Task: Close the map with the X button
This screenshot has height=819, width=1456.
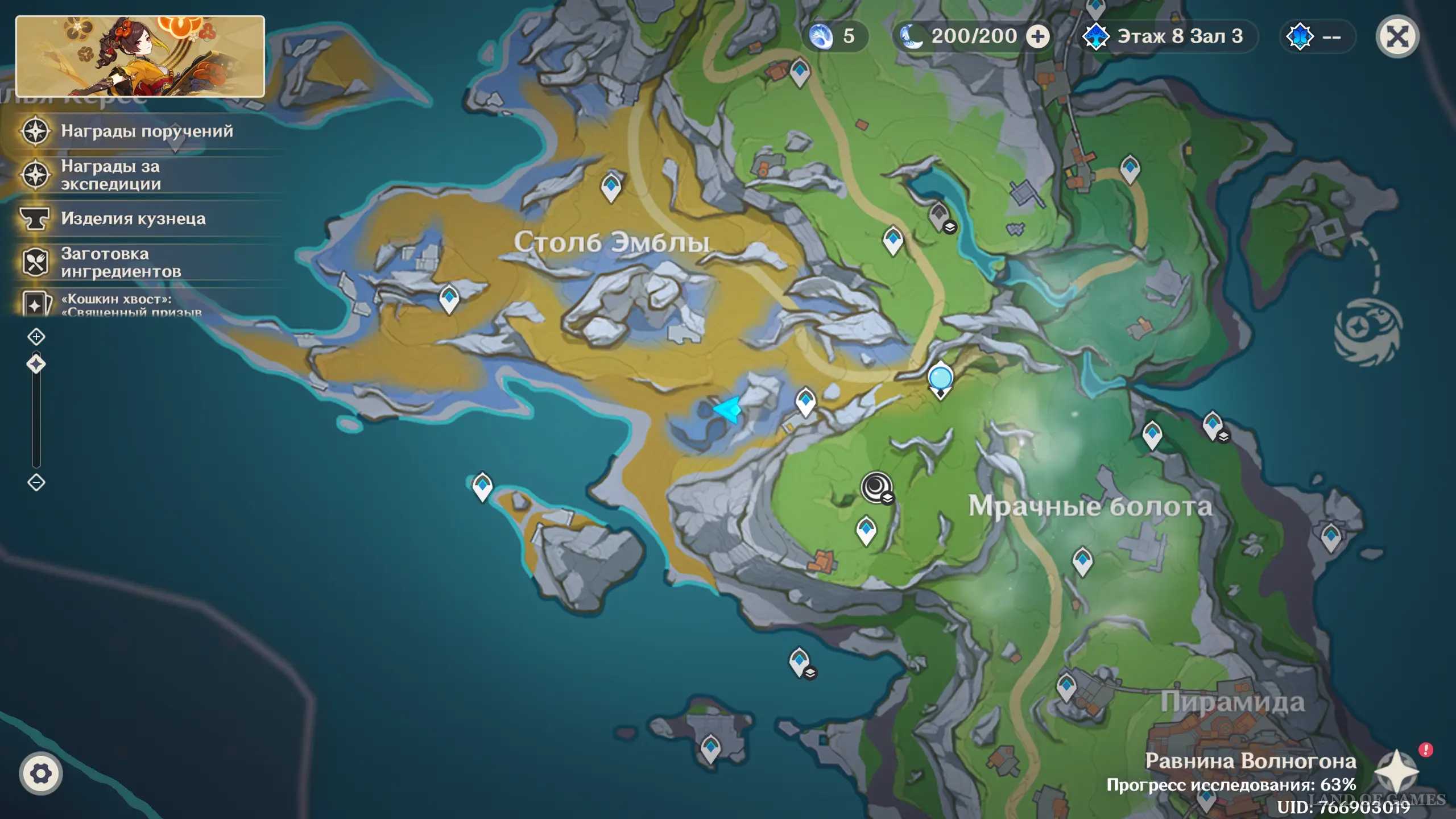Action: pos(1397,37)
